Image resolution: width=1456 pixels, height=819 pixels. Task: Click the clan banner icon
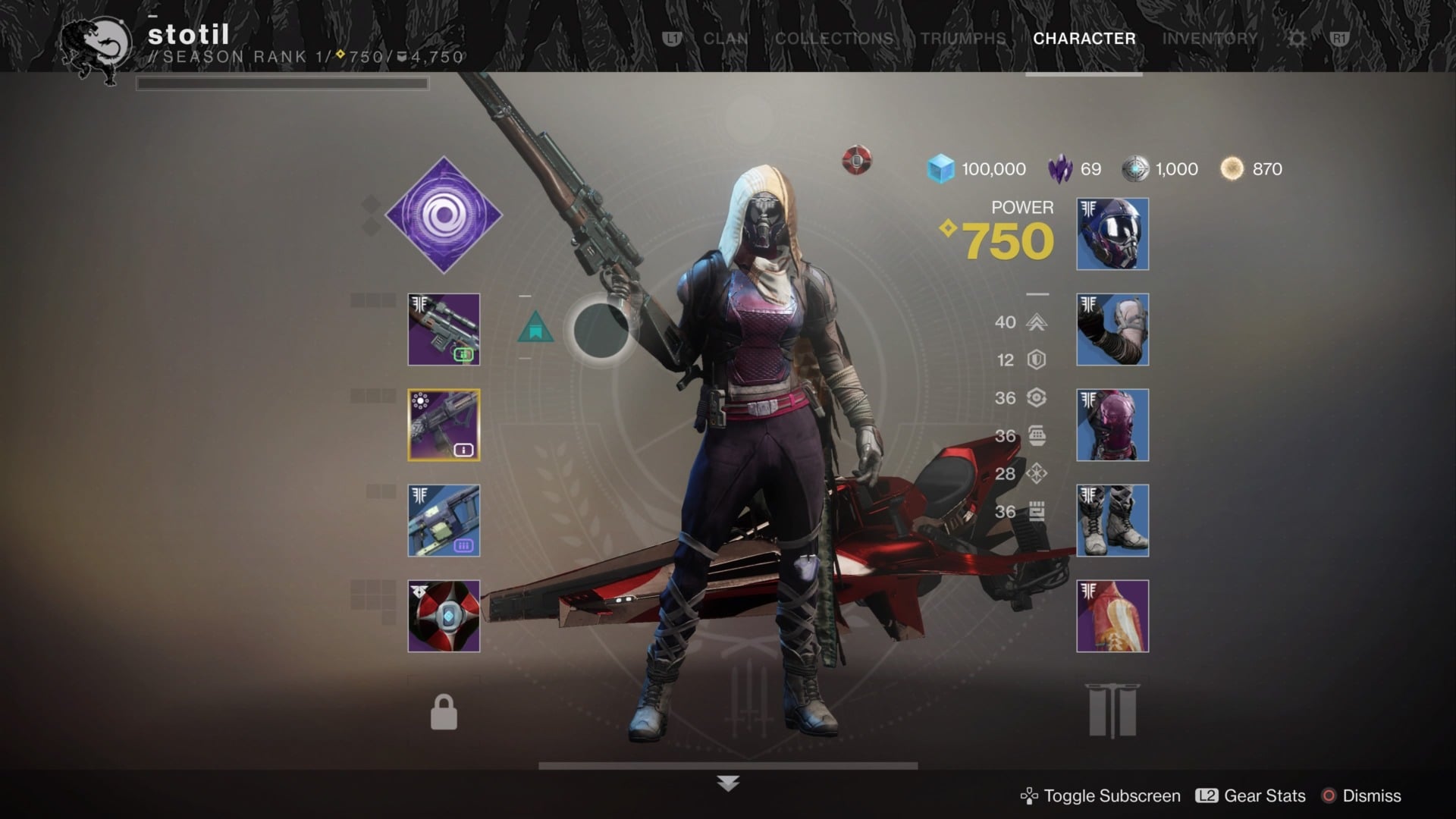[1112, 711]
